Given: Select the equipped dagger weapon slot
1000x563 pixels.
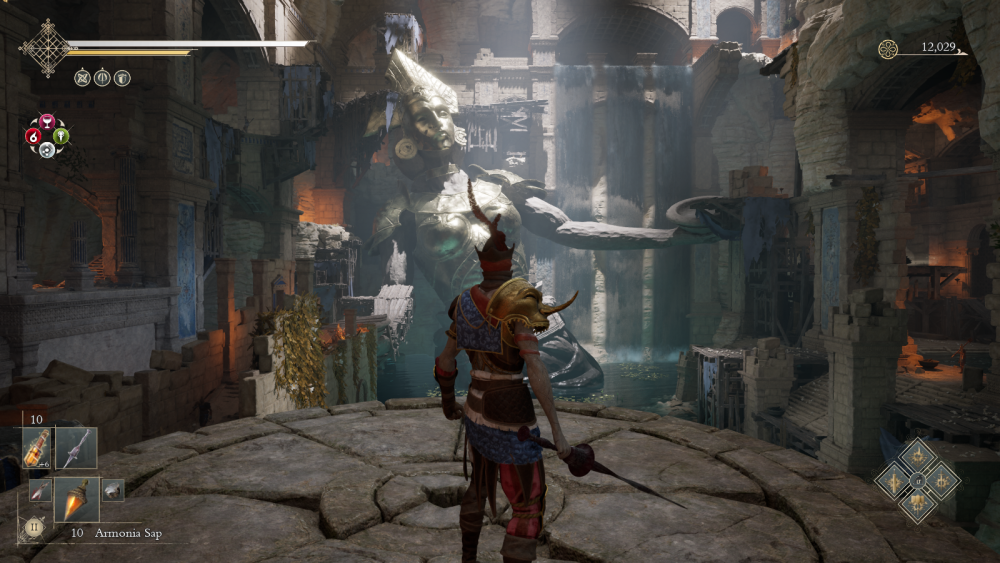Looking at the screenshot, I should pyautogui.click(x=76, y=448).
